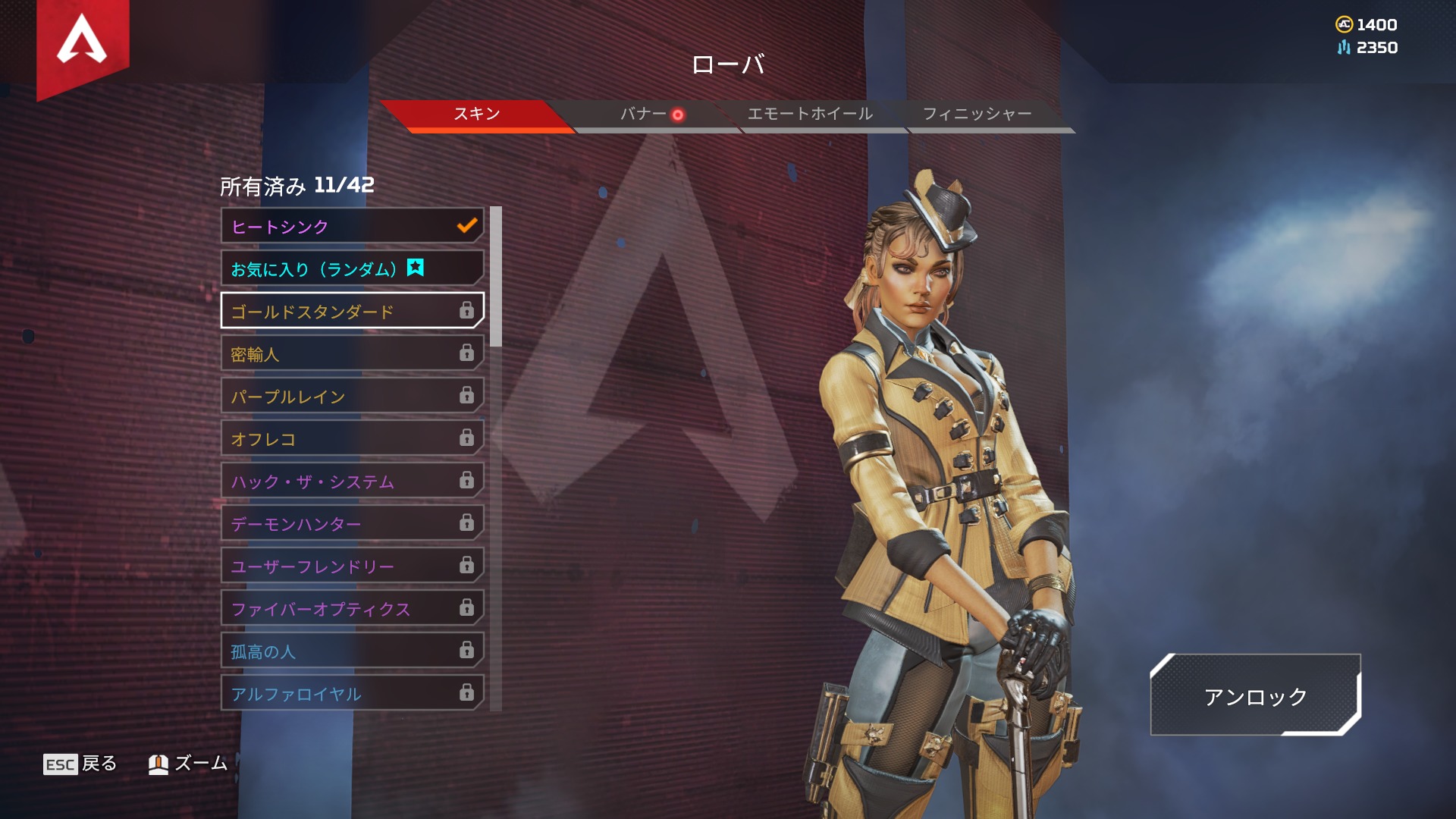The image size is (1456, 819).
Task: Select the 孤高の人 skin
Action: [x=352, y=651]
